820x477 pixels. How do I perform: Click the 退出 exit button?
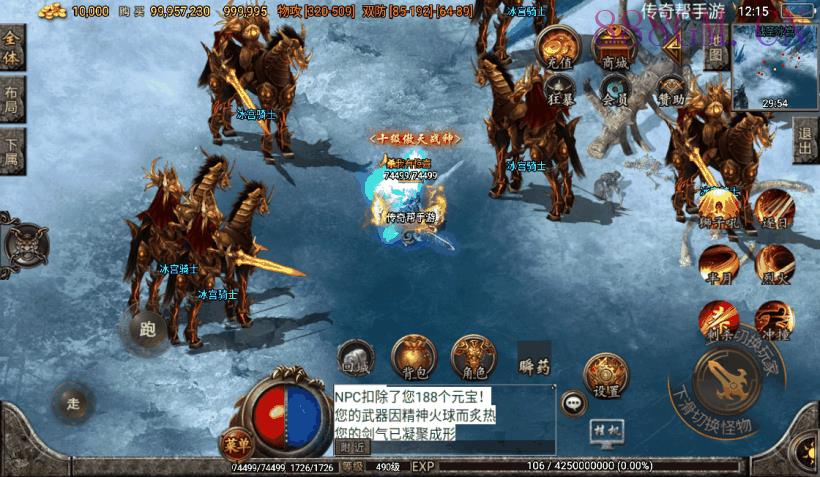pyautogui.click(x=806, y=140)
